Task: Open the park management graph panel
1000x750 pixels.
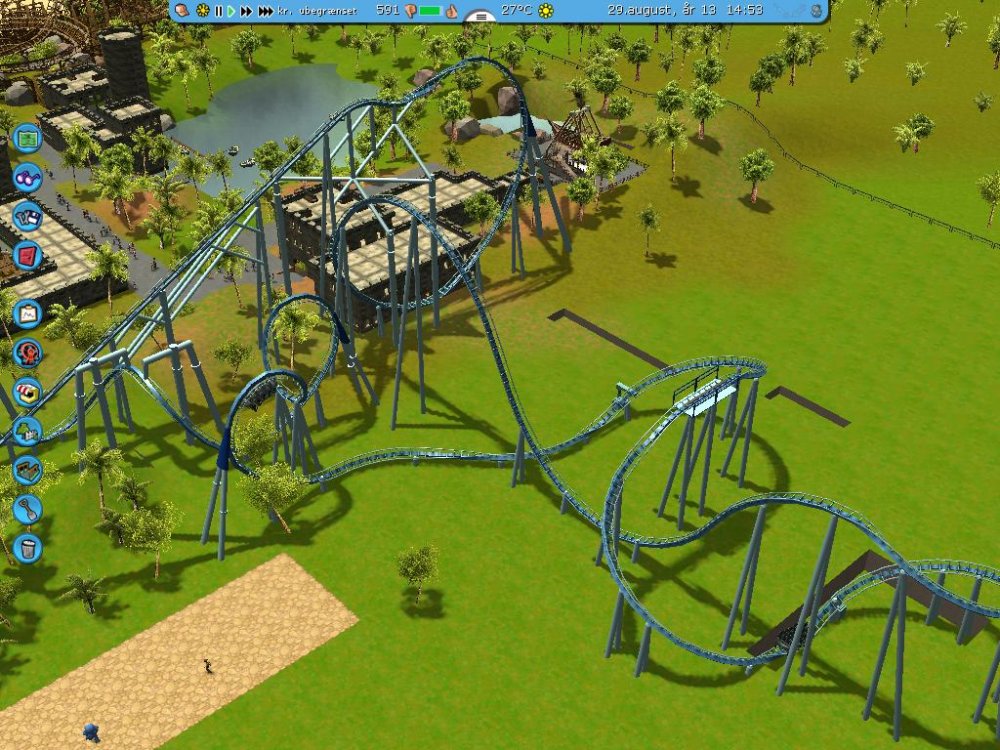Action: click(x=27, y=313)
